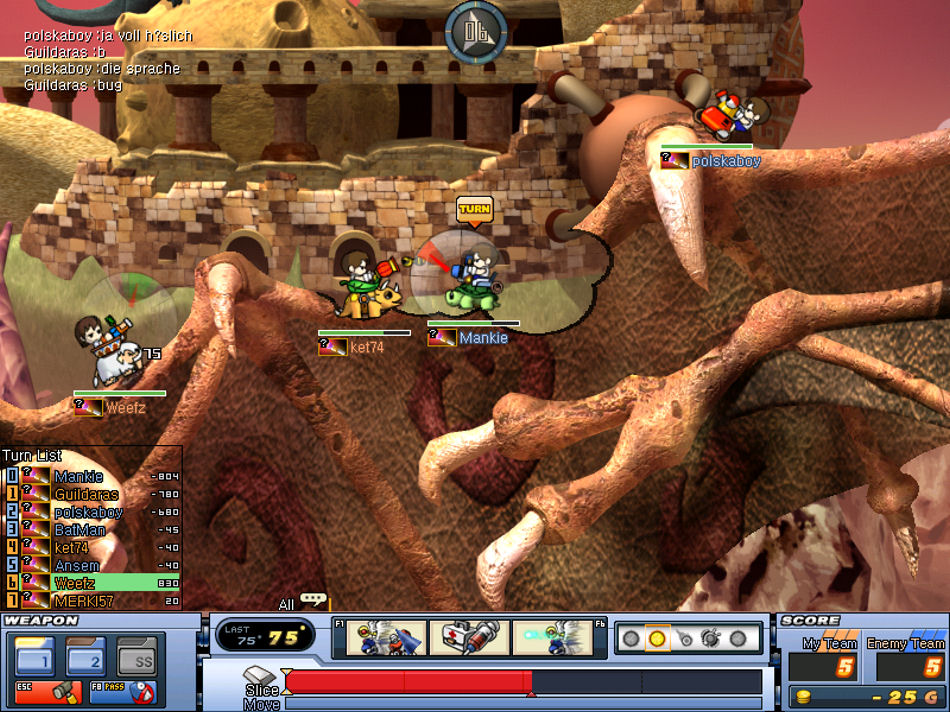Click polskaboy's row in the Turn List
This screenshot has height=712, width=950.
tap(88, 513)
